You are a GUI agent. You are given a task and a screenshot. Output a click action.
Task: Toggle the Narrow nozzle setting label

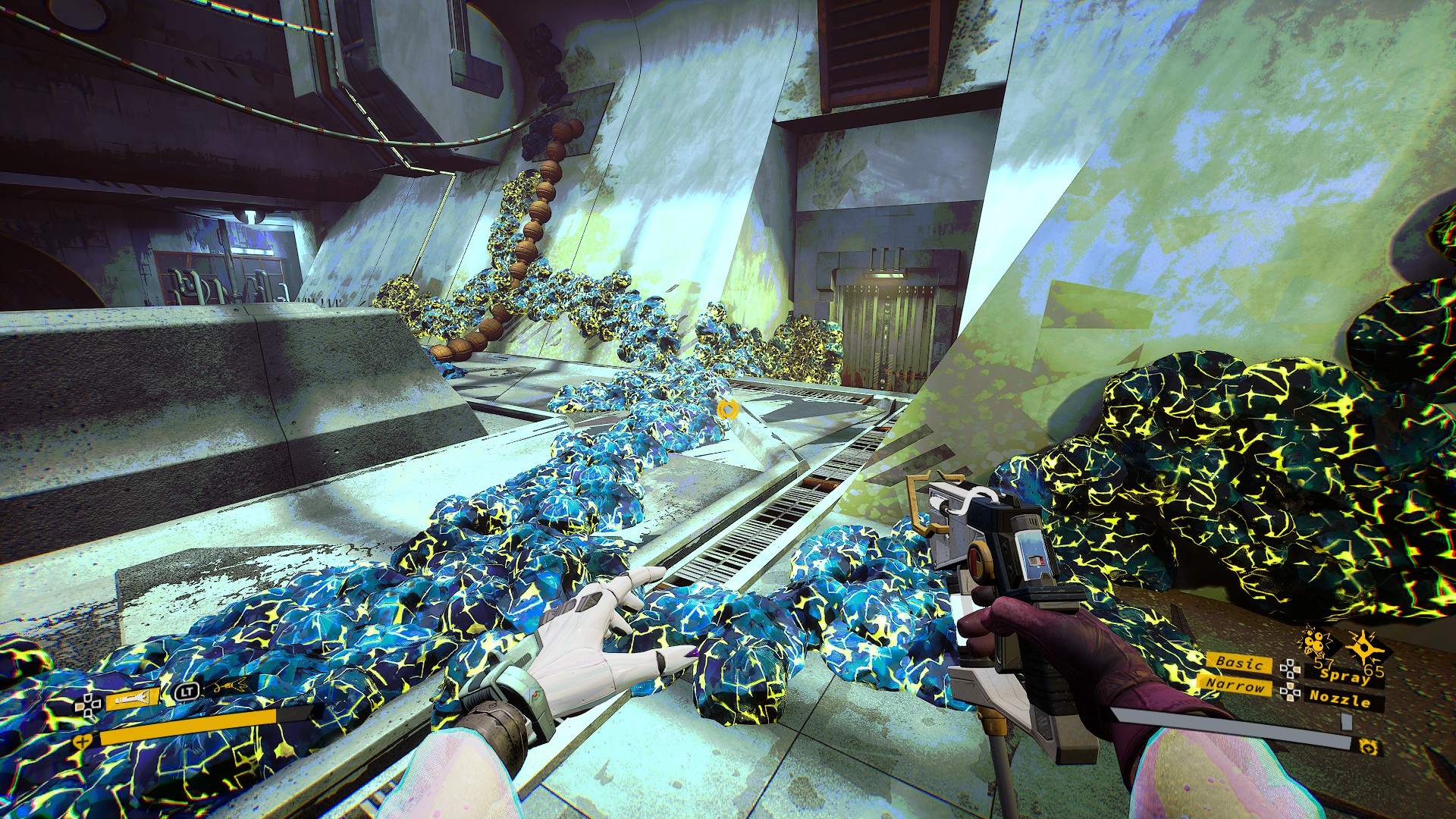[1235, 685]
